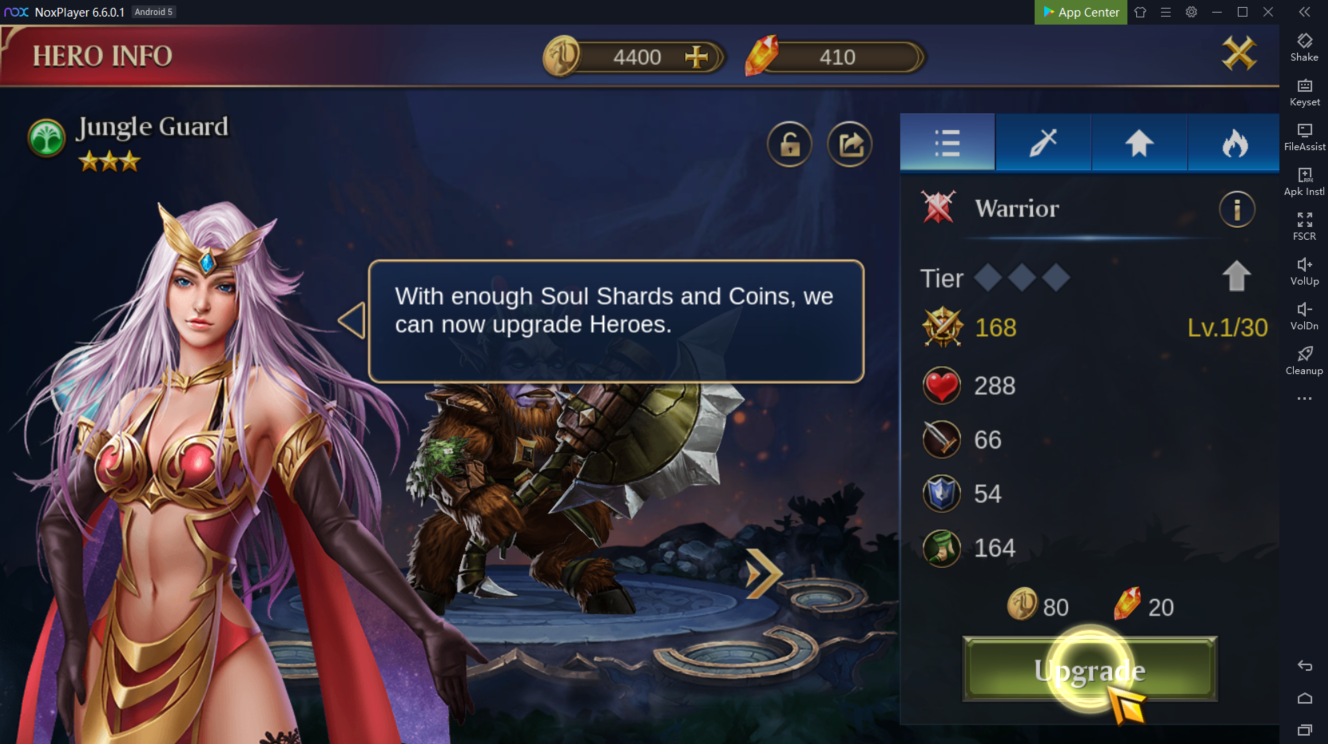This screenshot has width=1328, height=744.
Task: Open the NoxPlayer App Center
Action: pyautogui.click(x=1080, y=12)
